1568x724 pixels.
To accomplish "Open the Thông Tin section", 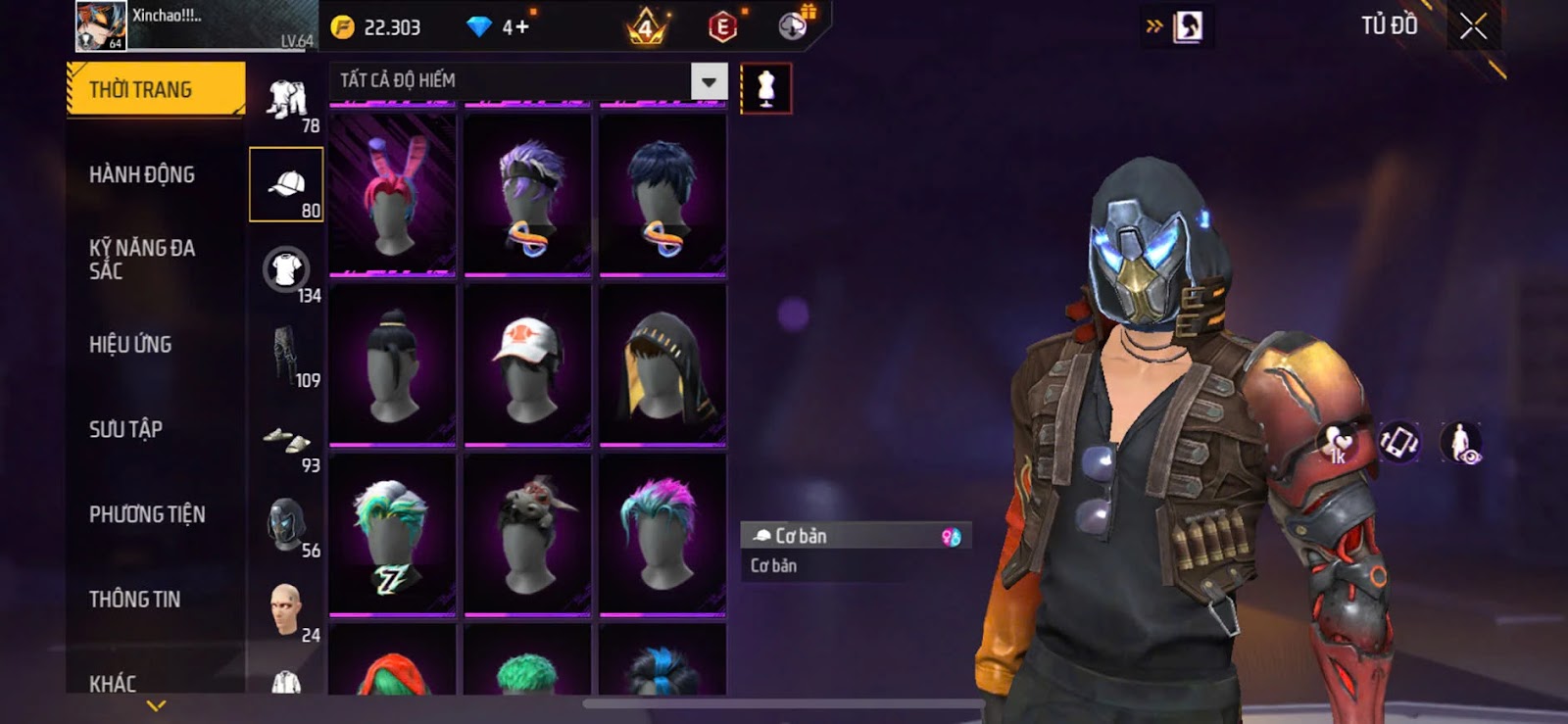I will (134, 600).
